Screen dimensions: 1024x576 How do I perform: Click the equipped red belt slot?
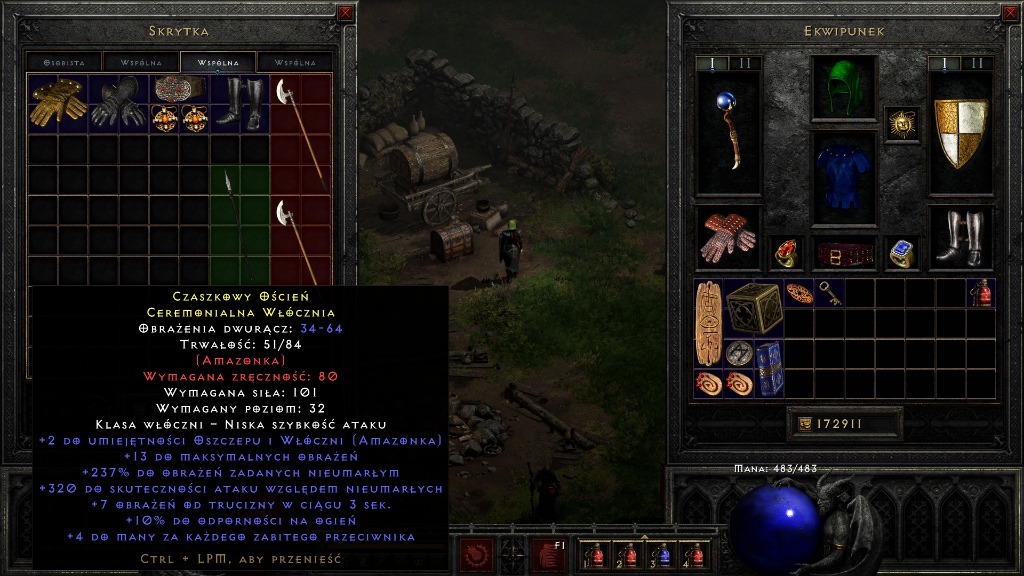[x=843, y=253]
